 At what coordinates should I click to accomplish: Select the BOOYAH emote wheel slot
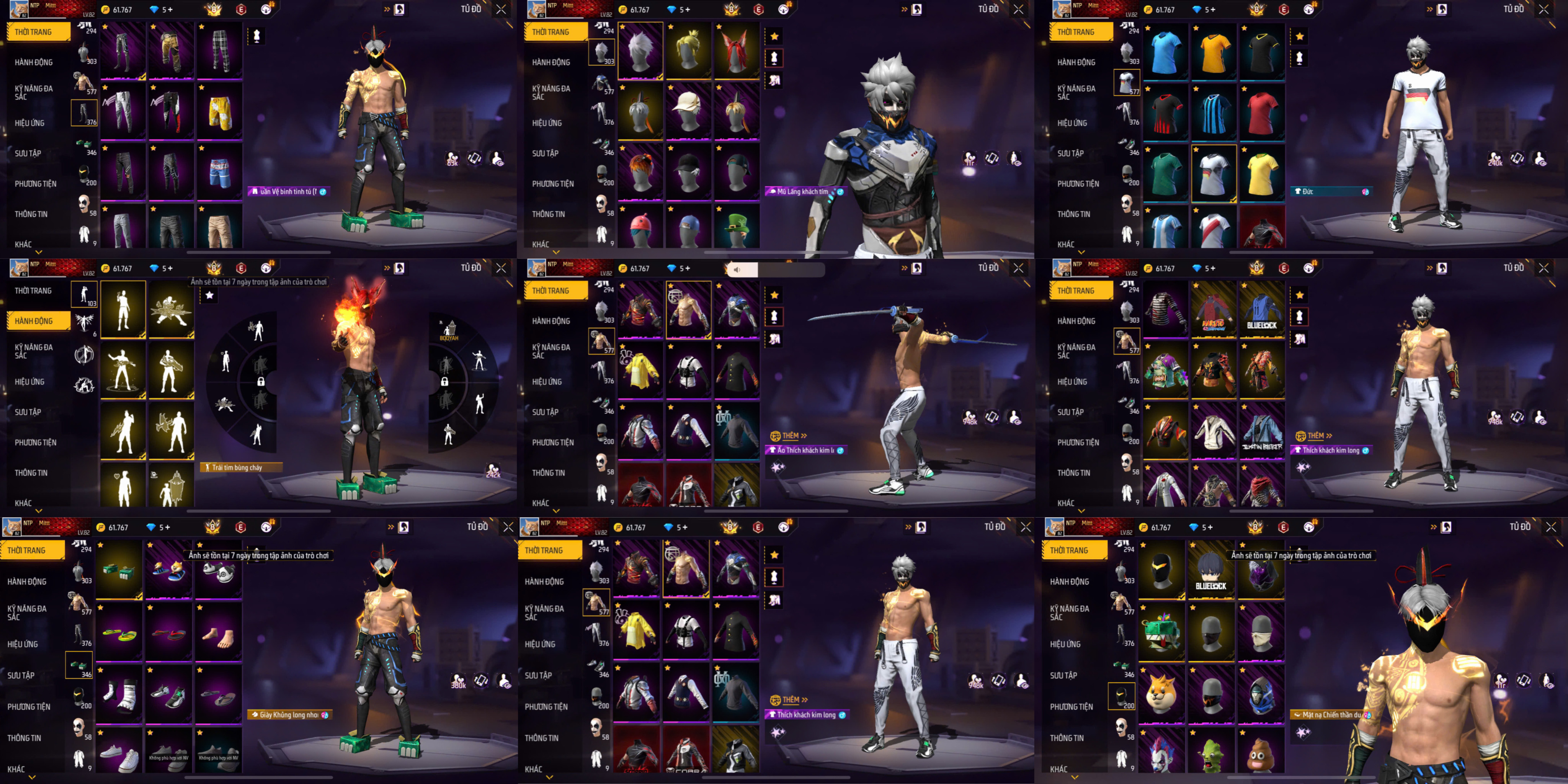(x=449, y=330)
